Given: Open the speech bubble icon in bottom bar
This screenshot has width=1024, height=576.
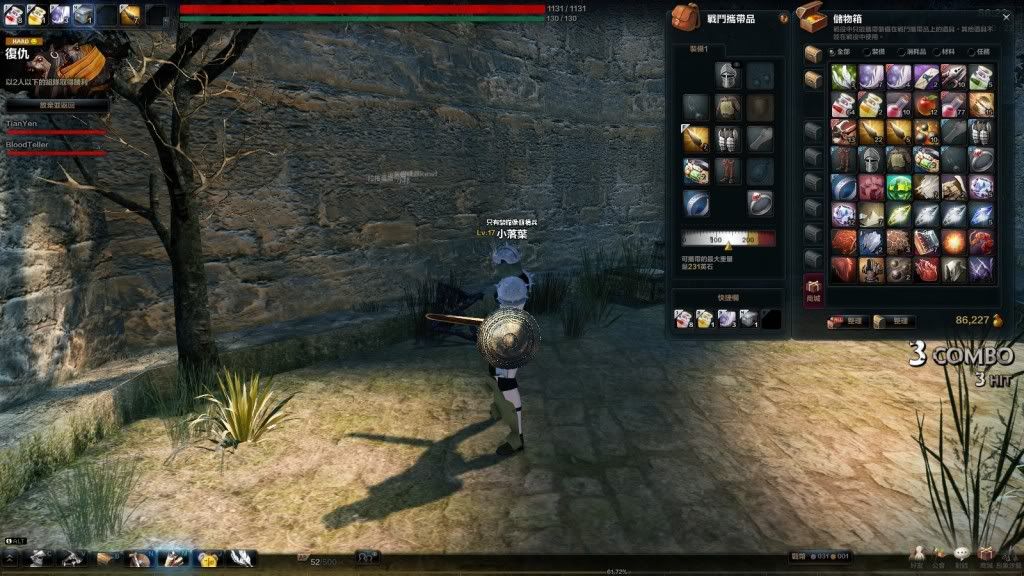Looking at the screenshot, I should (x=962, y=554).
